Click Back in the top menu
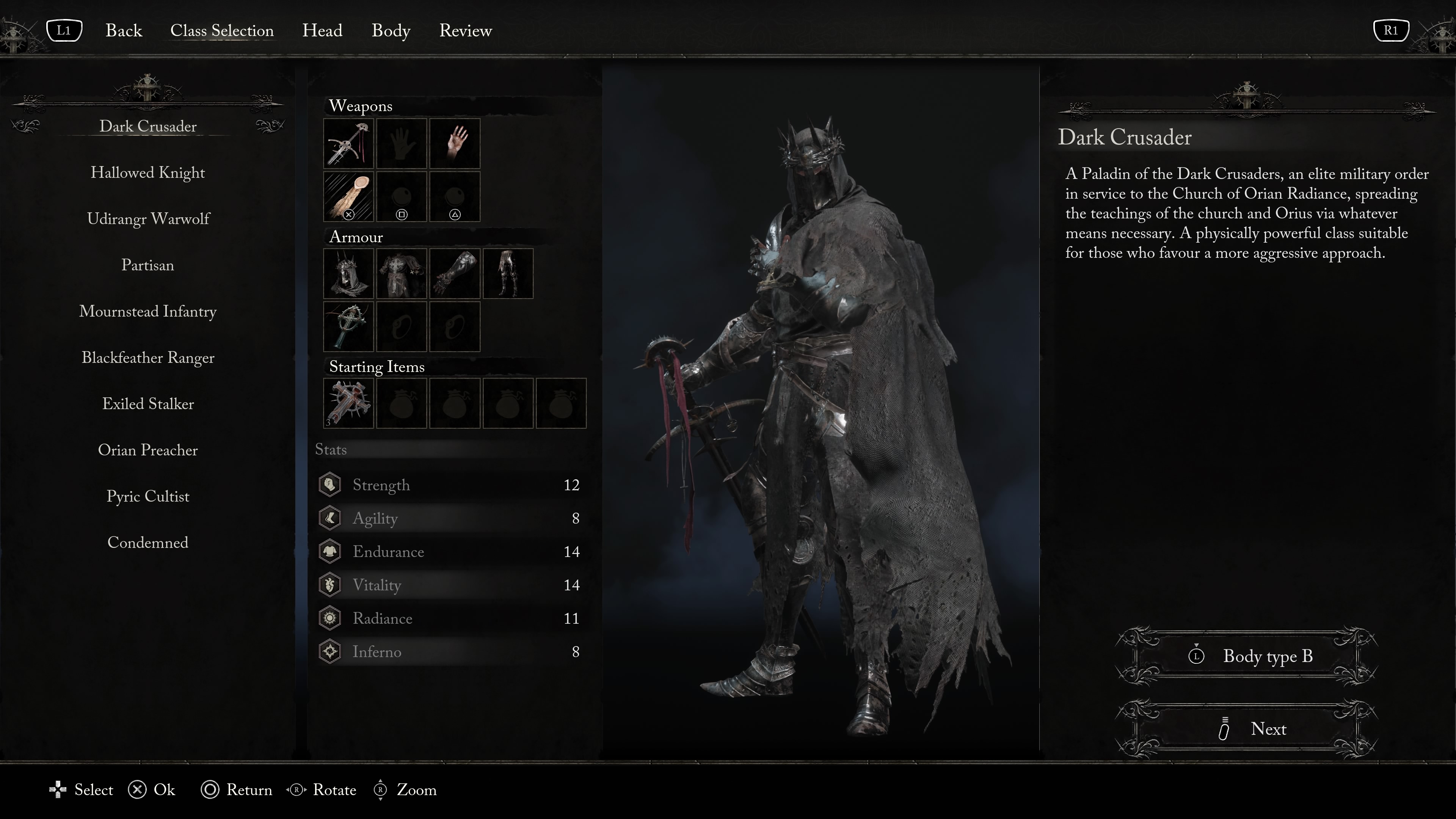This screenshot has width=1456, height=819. [x=123, y=30]
